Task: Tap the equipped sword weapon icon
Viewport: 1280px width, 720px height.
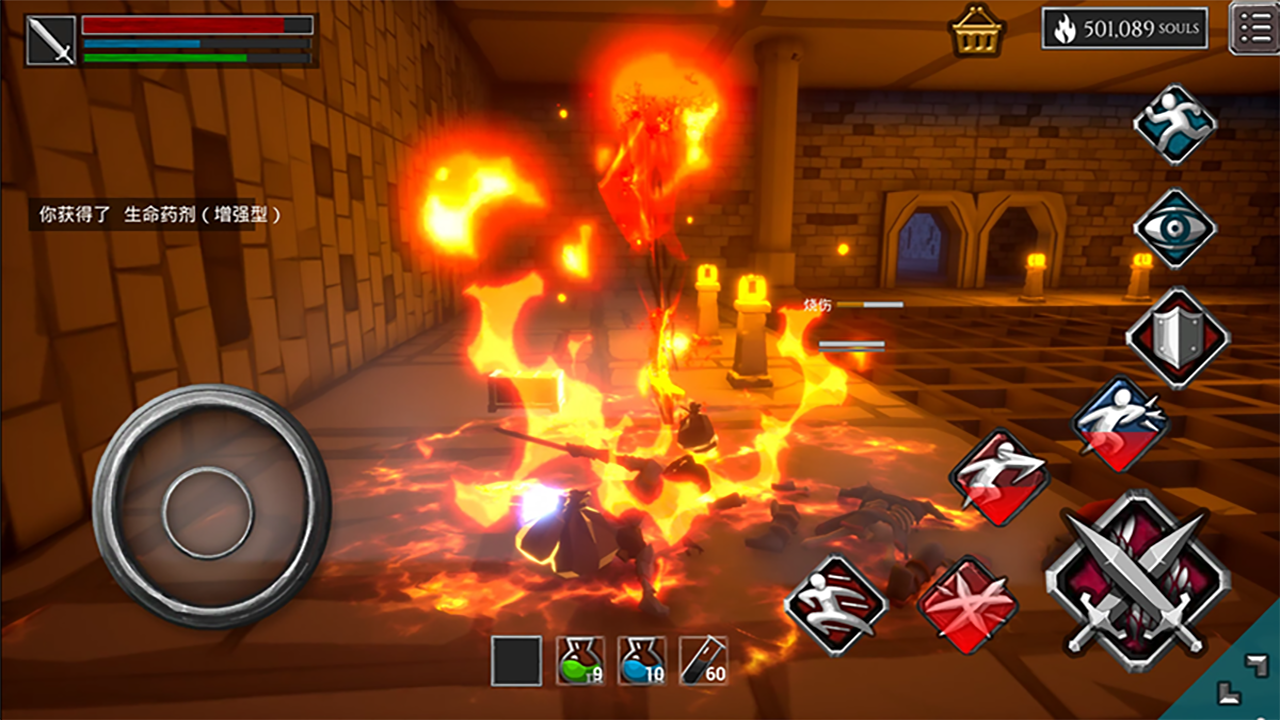Action: pyautogui.click(x=50, y=41)
